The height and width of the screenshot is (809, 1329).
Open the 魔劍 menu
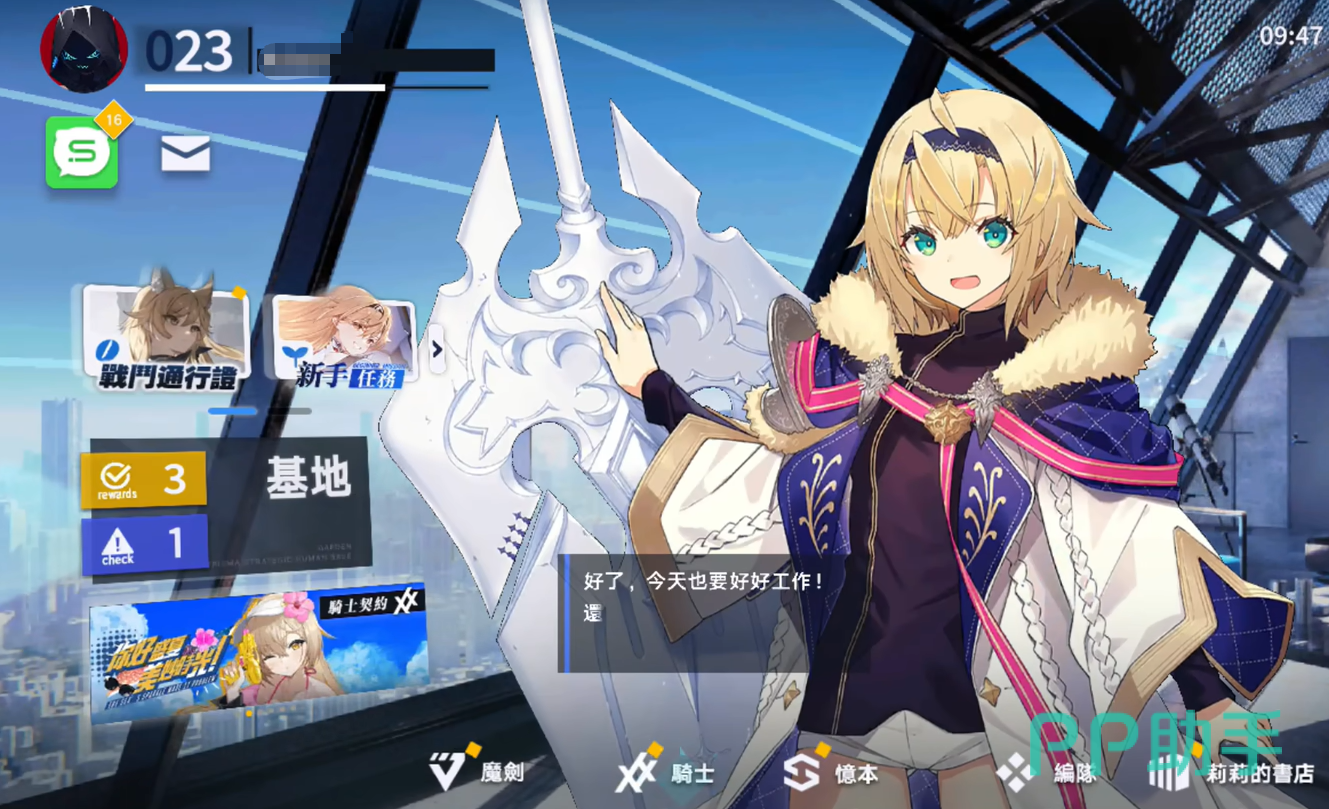(x=478, y=772)
